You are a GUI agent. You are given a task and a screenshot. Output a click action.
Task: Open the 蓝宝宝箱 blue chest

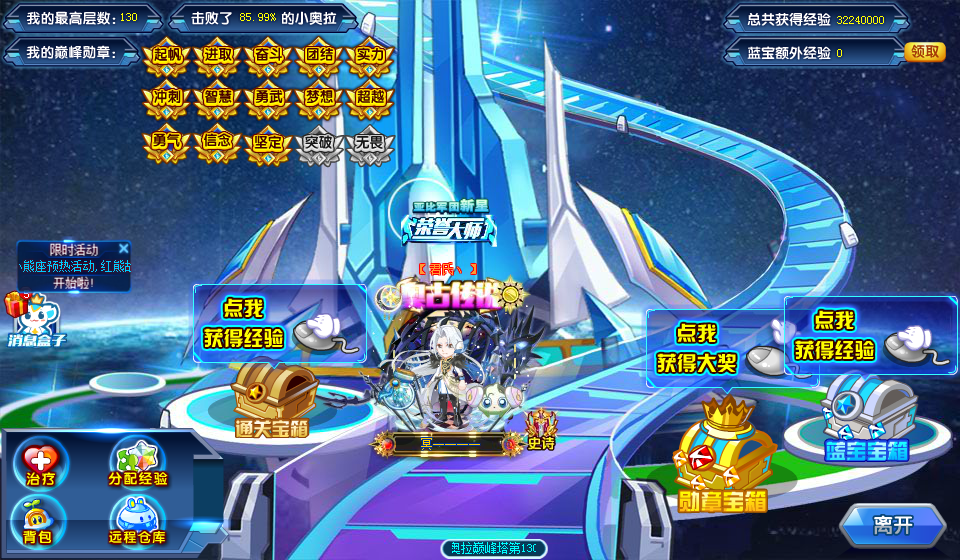tap(865, 415)
